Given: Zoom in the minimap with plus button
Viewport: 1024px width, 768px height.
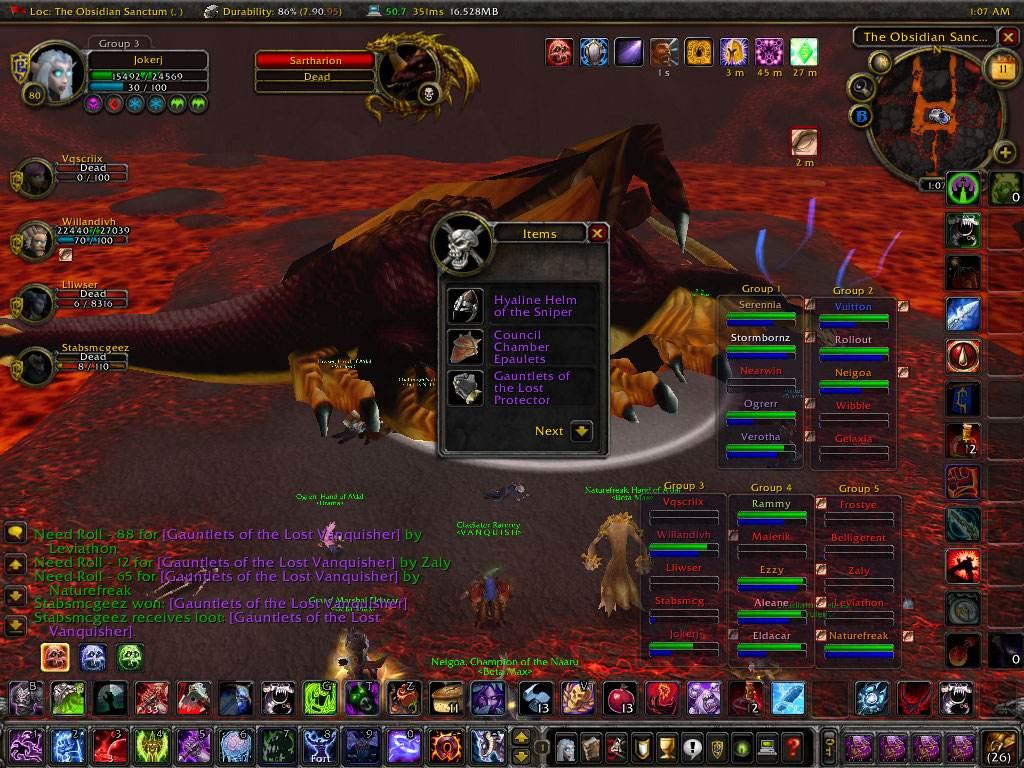Looking at the screenshot, I should tap(1005, 153).
